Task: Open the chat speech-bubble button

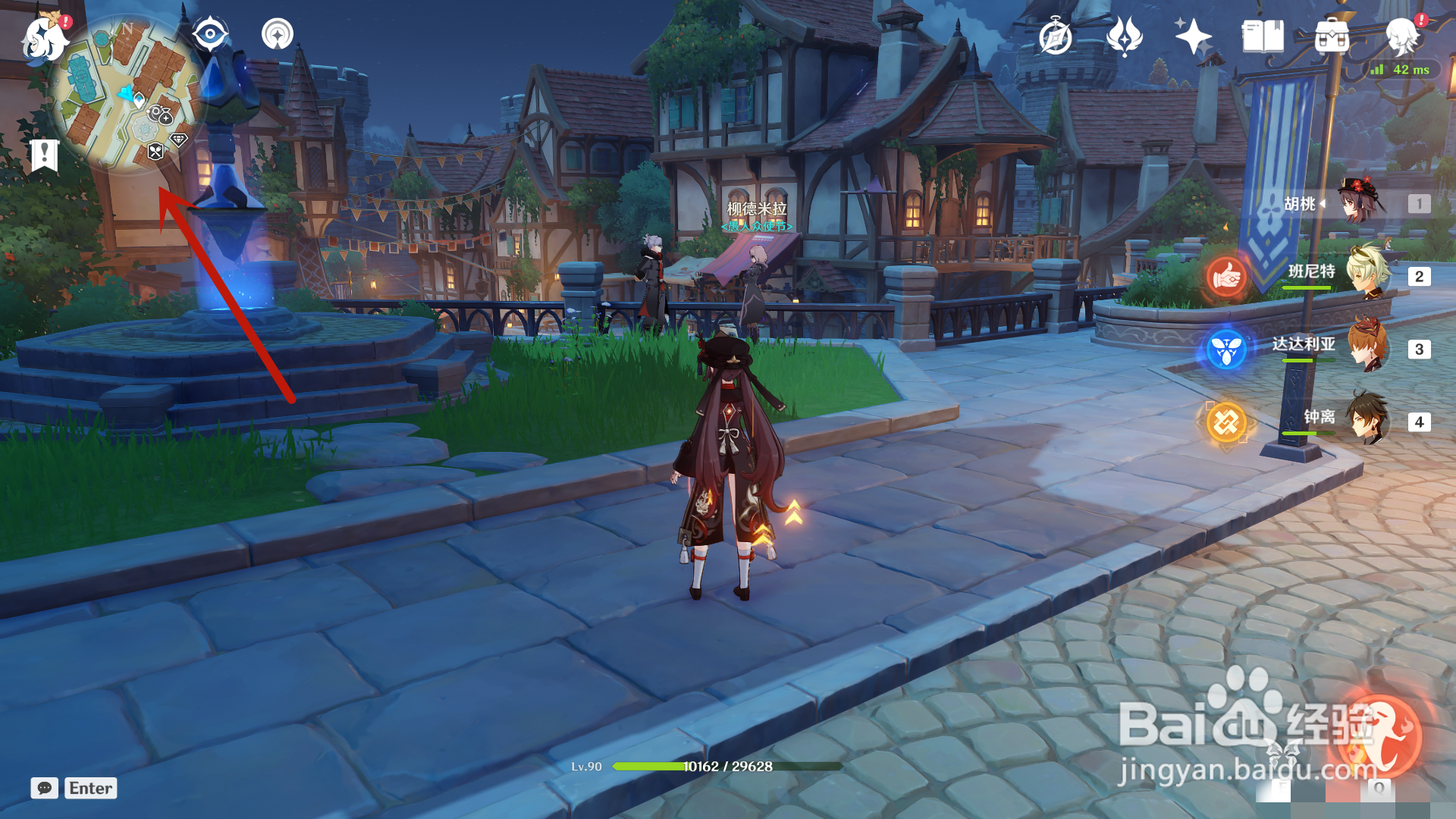Action: [44, 788]
